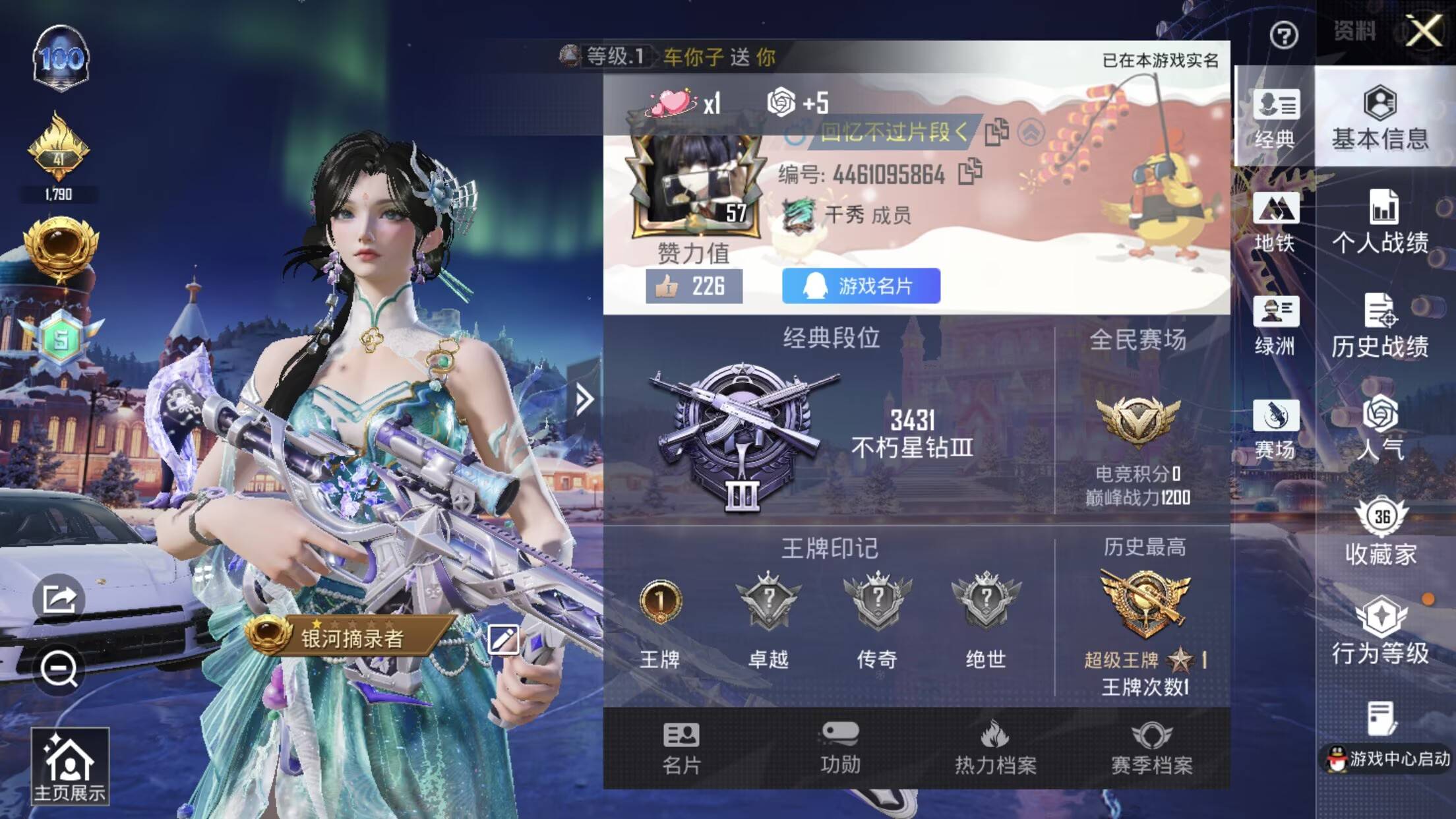Select the 经典 mode tab
1456x819 pixels.
(1275, 117)
